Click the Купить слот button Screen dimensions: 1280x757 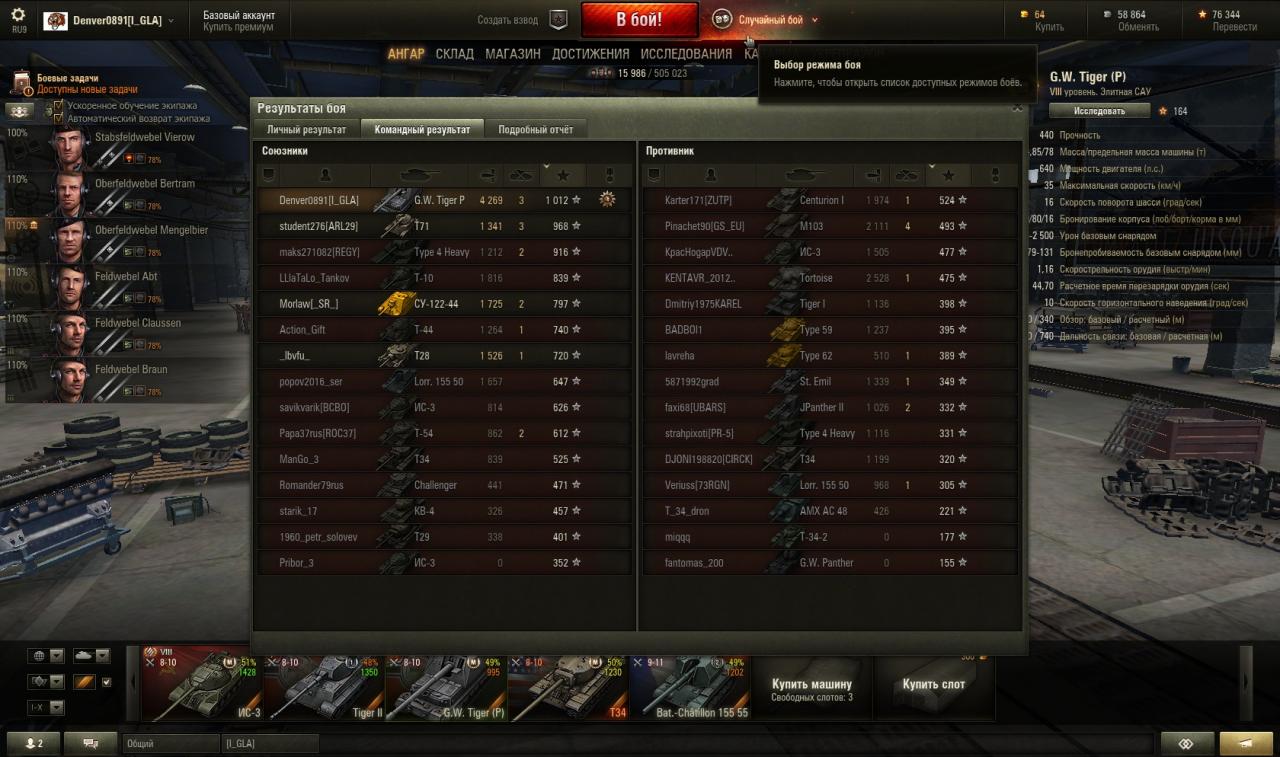coord(933,685)
